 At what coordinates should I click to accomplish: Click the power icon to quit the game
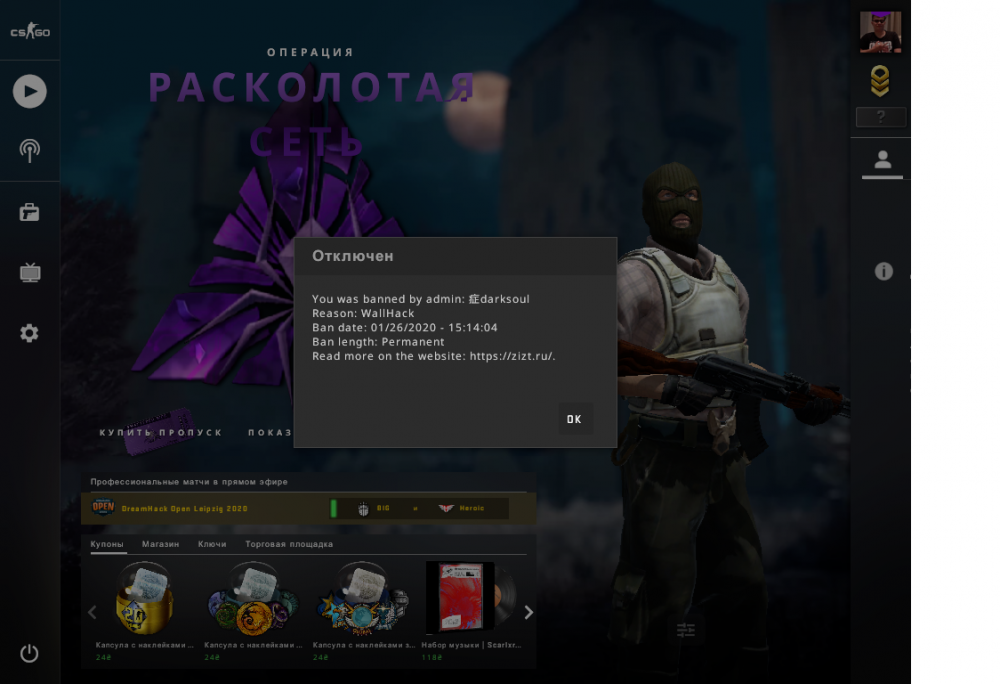point(30,653)
